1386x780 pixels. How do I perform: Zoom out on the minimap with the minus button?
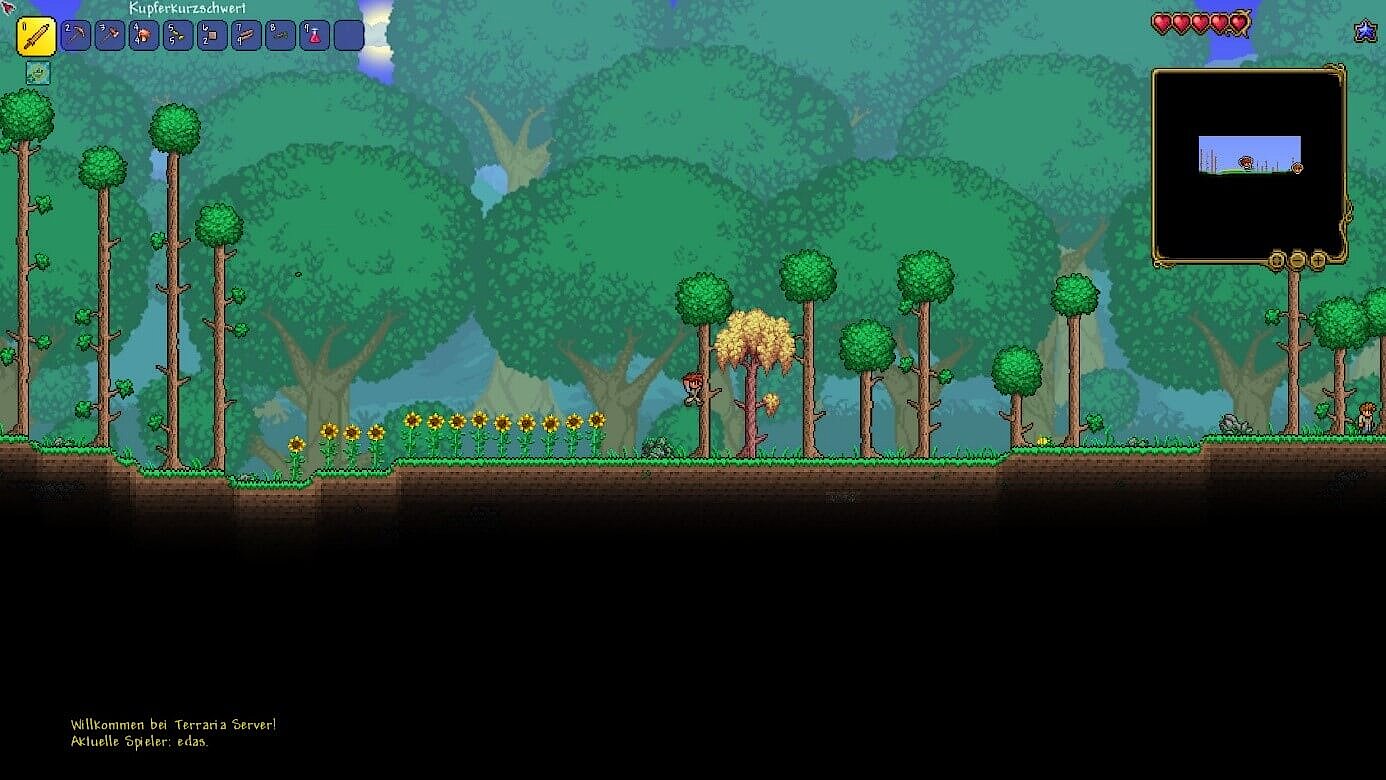pyautogui.click(x=1296, y=260)
